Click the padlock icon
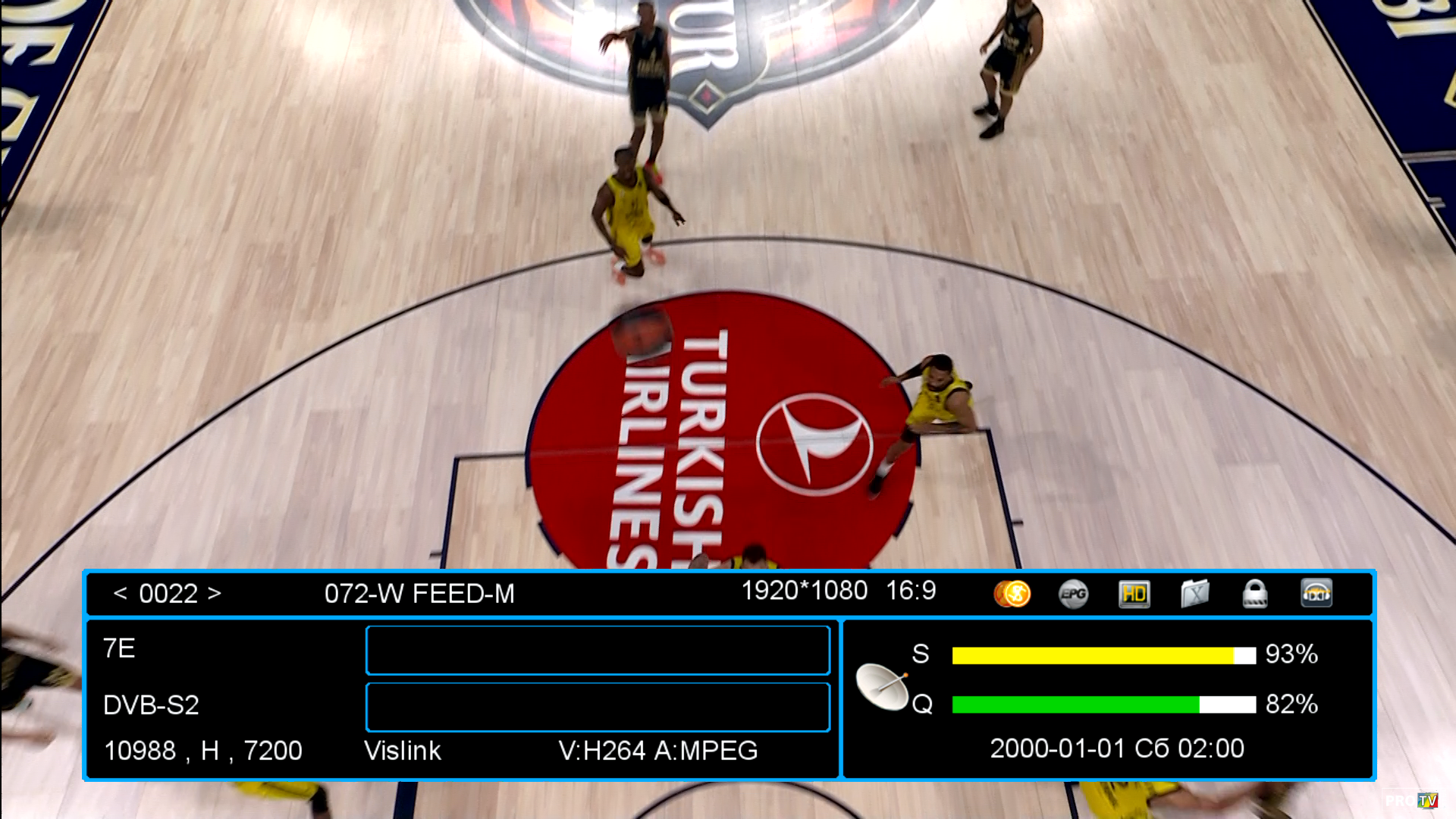Viewport: 1456px width, 819px height. [1255, 594]
